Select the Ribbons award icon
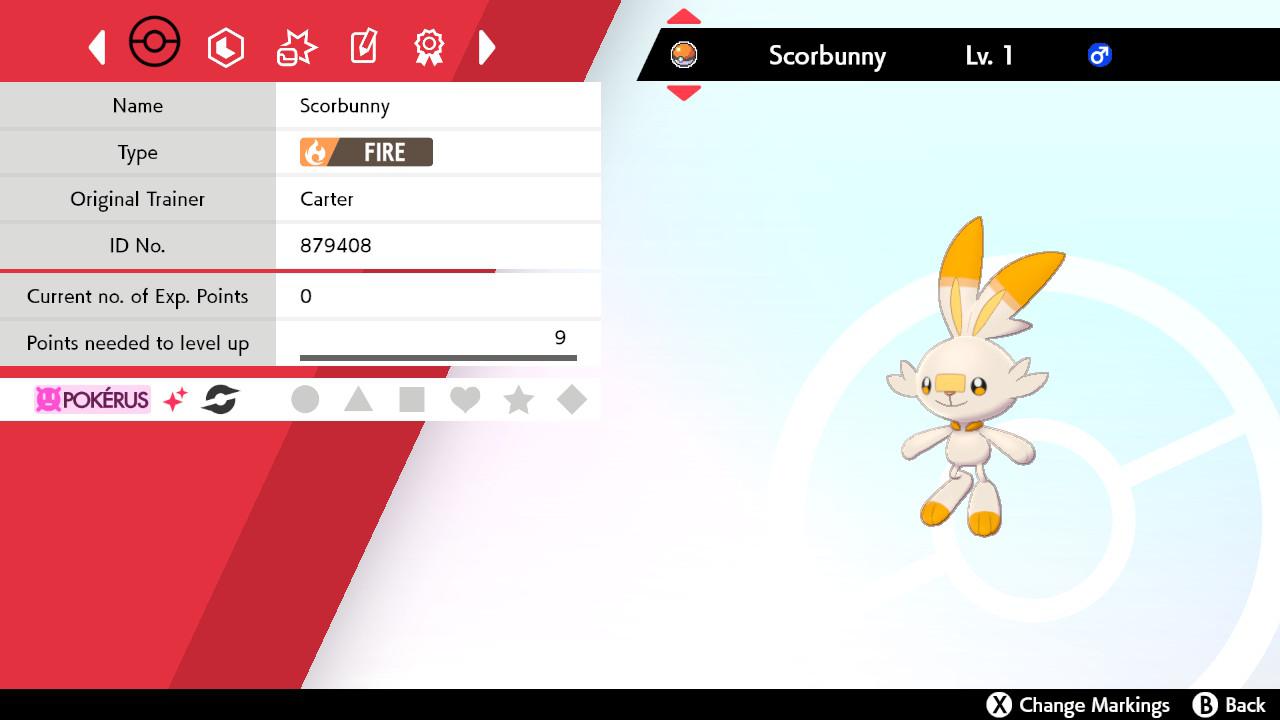This screenshot has height=720, width=1280. pos(429,45)
